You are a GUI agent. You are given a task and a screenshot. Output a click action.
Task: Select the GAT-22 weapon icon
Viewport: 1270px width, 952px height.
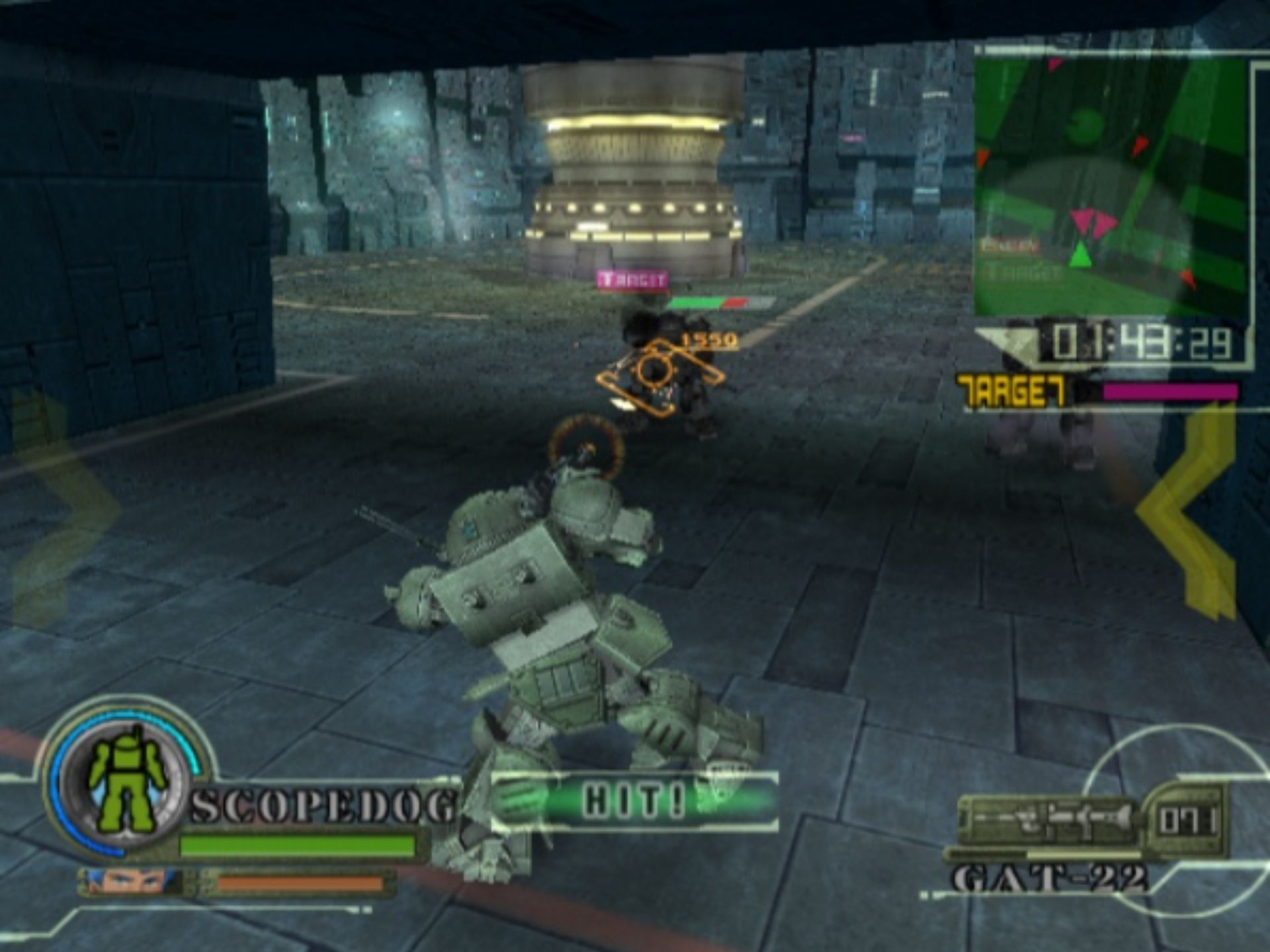pyautogui.click(x=1046, y=821)
